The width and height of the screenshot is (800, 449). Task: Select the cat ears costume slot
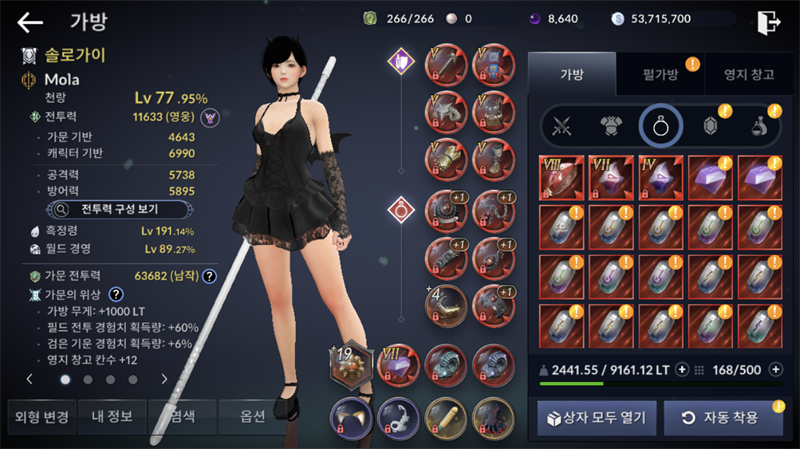point(352,416)
